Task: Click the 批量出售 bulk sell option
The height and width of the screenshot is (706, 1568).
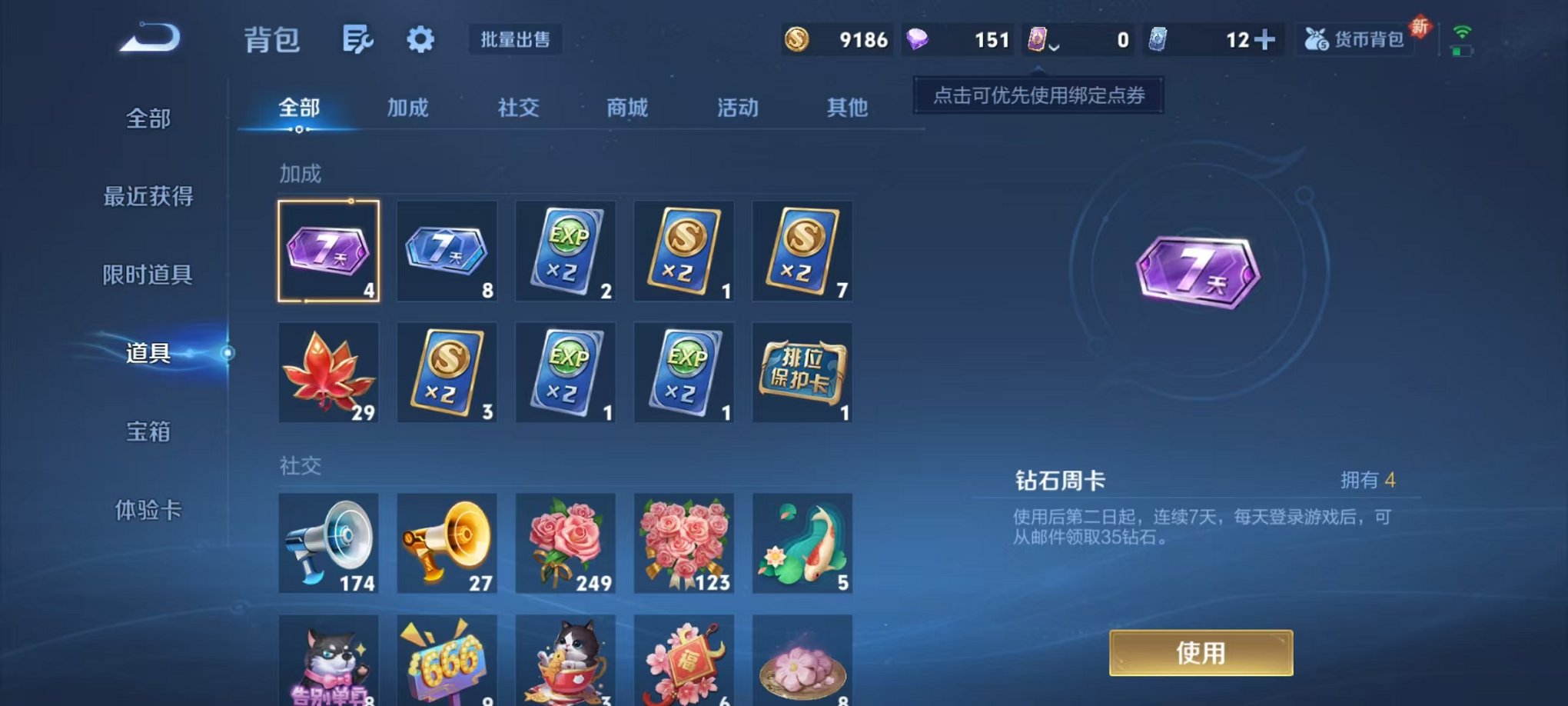Action: (516, 40)
